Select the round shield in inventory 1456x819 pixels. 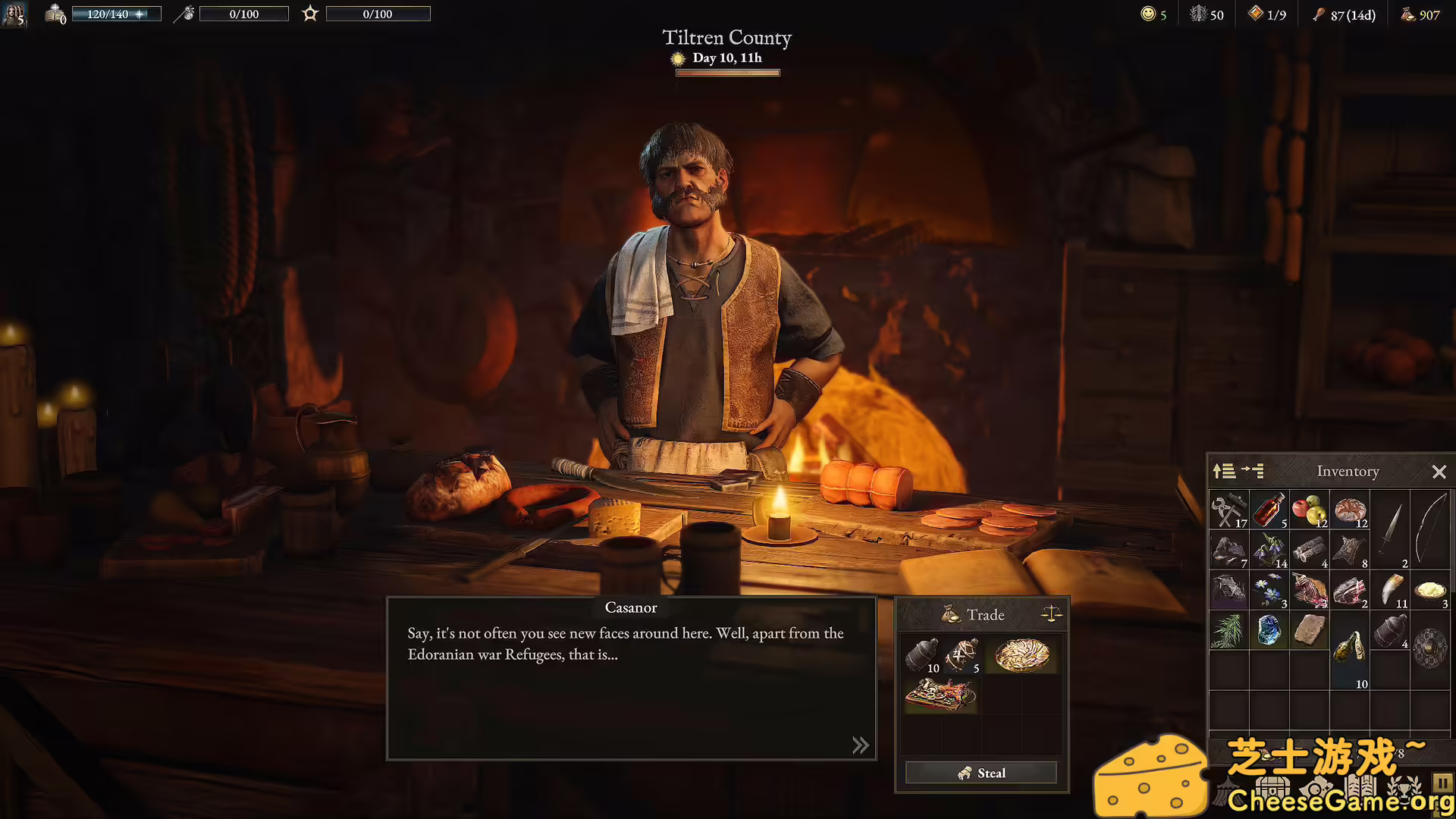click(x=1430, y=648)
